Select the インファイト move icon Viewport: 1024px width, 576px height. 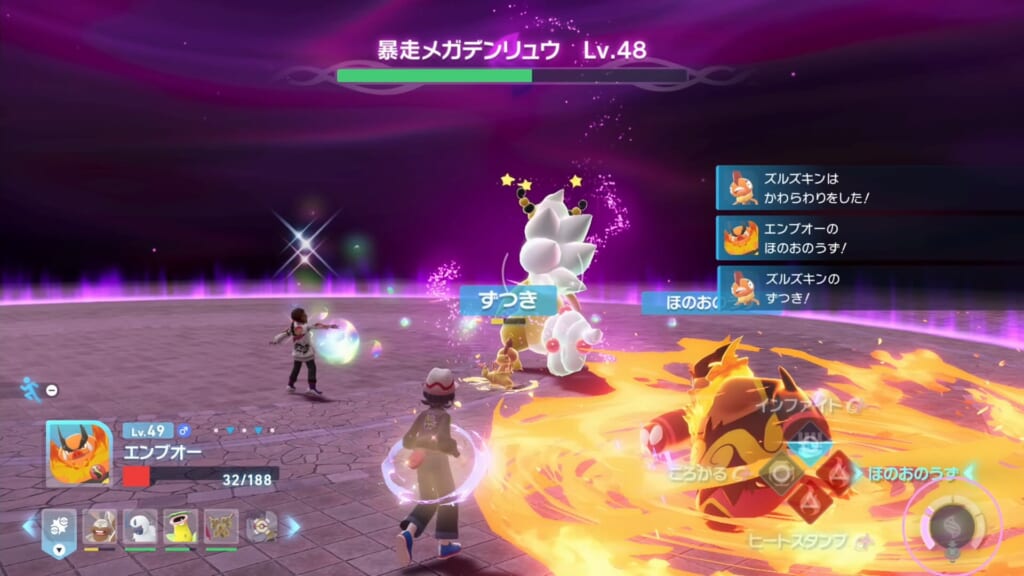click(808, 443)
